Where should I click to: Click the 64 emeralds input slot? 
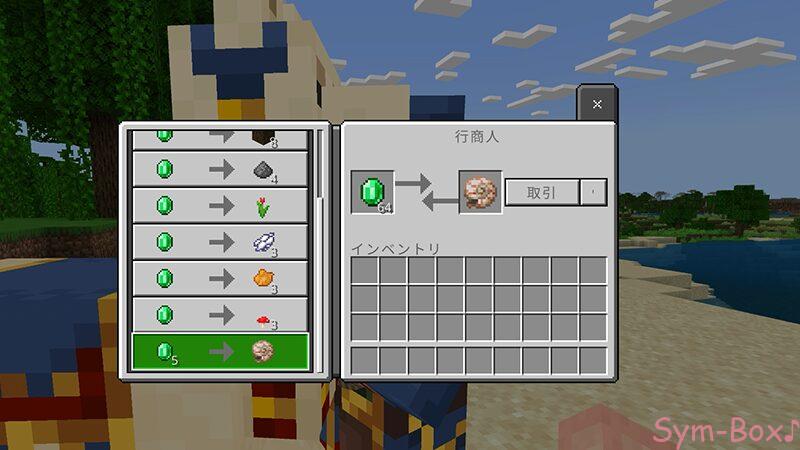(x=372, y=192)
